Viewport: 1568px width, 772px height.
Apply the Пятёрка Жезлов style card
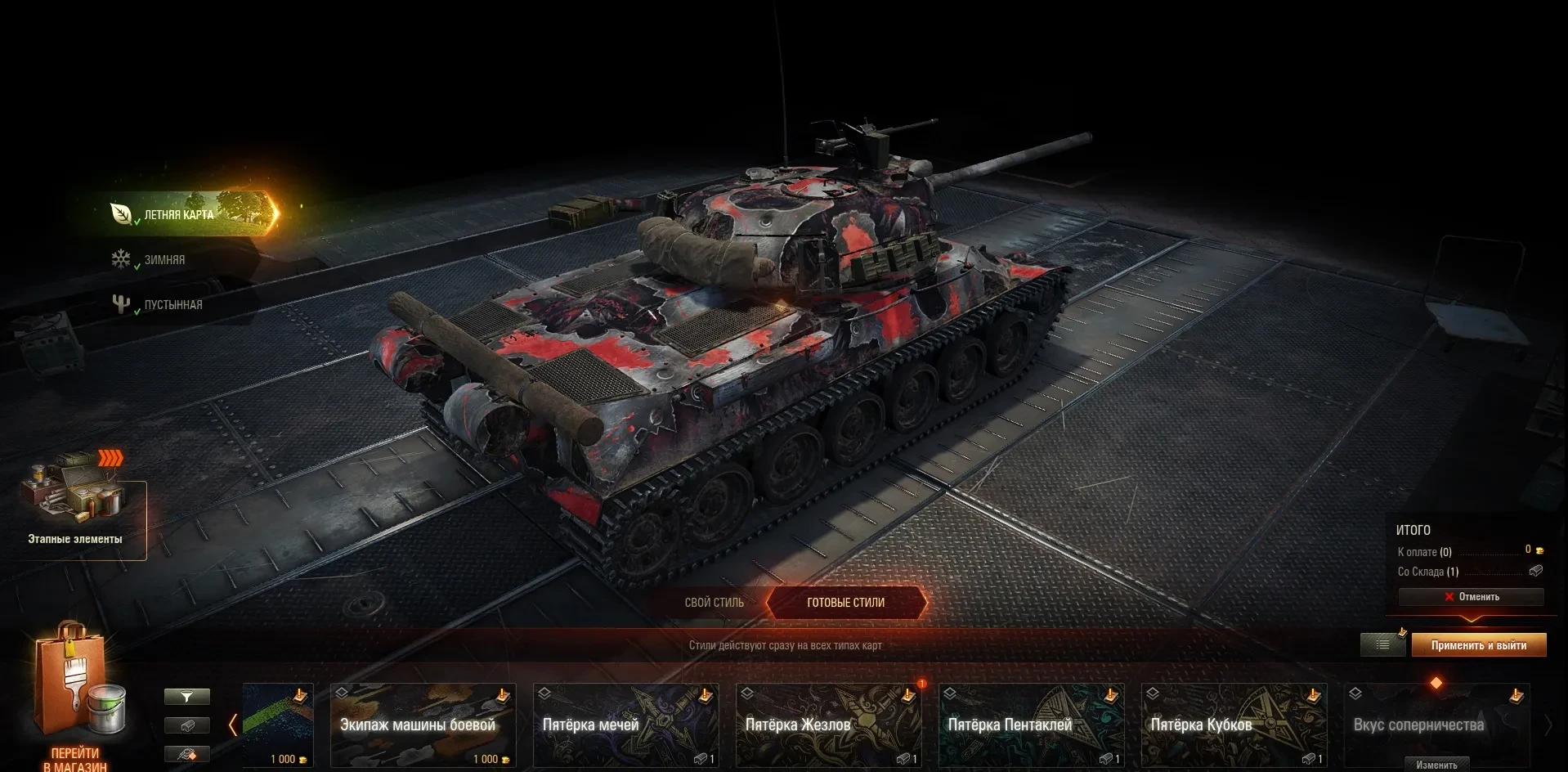(828, 725)
